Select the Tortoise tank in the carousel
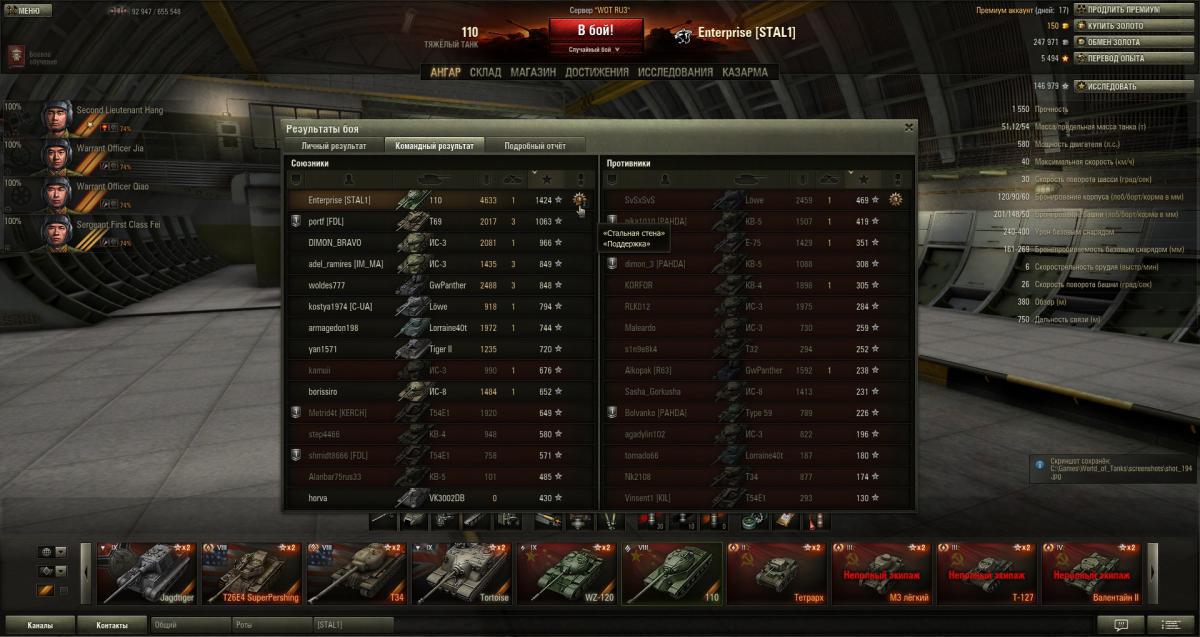This screenshot has width=1200, height=637. (461, 574)
